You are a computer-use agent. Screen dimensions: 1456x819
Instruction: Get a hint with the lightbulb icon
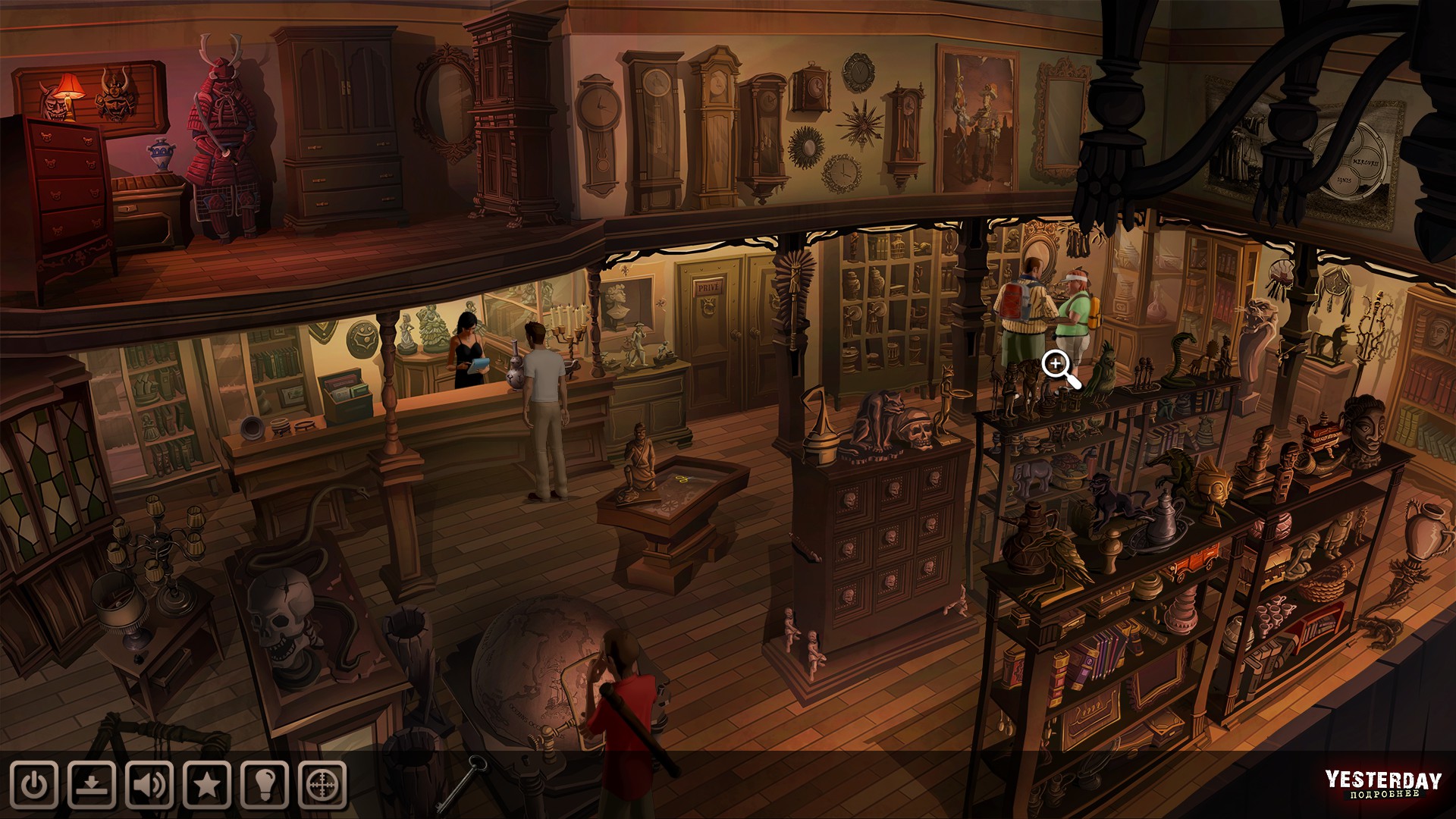click(x=265, y=785)
